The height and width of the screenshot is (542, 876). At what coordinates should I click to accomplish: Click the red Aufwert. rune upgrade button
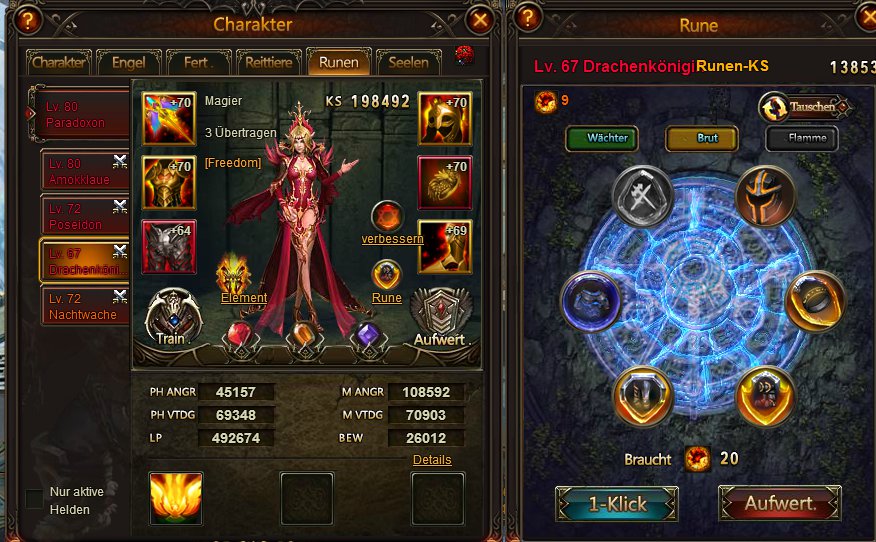tap(779, 503)
